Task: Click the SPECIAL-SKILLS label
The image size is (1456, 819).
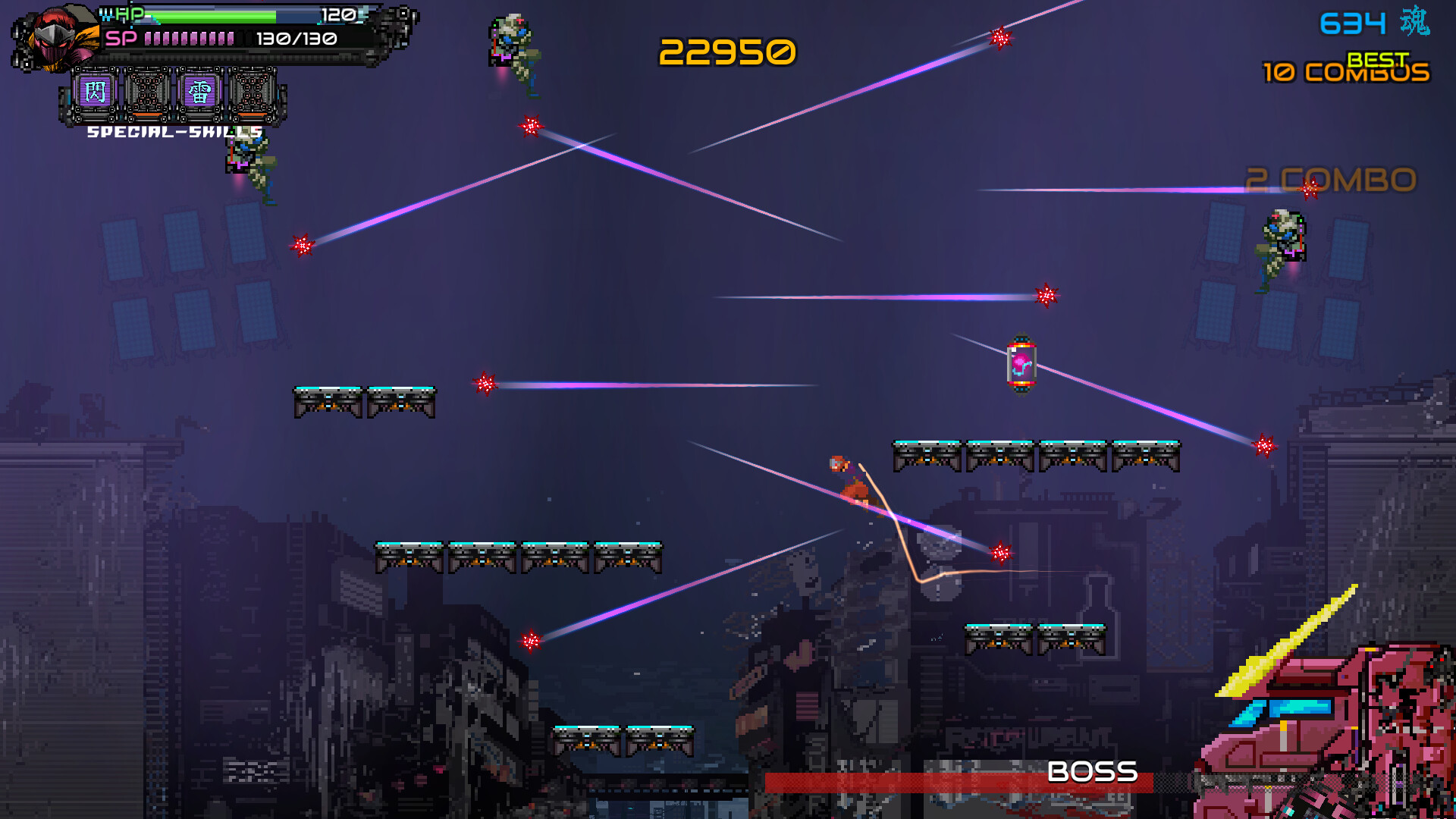Action: (173, 132)
